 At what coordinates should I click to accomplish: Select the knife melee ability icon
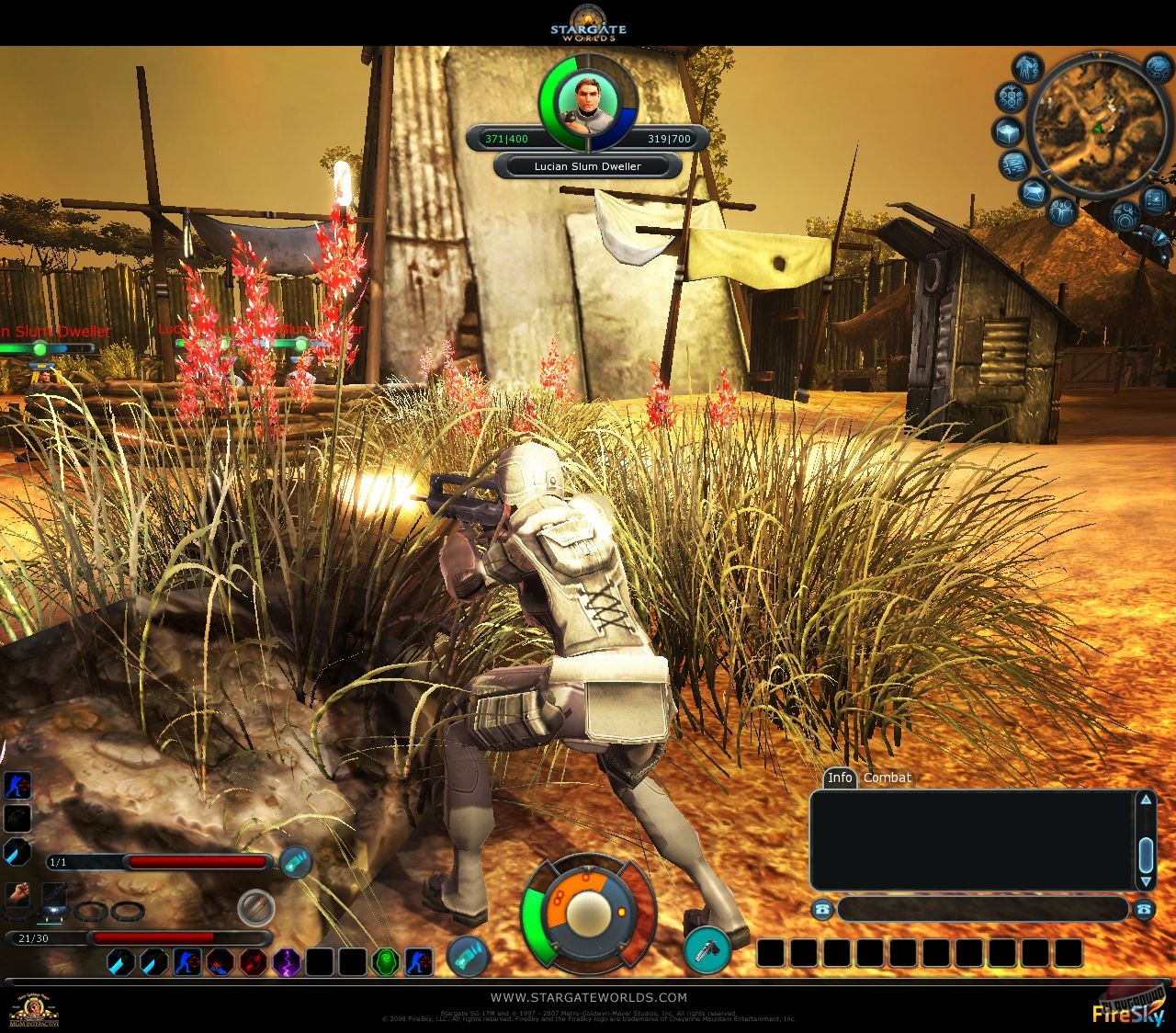[x=16, y=853]
